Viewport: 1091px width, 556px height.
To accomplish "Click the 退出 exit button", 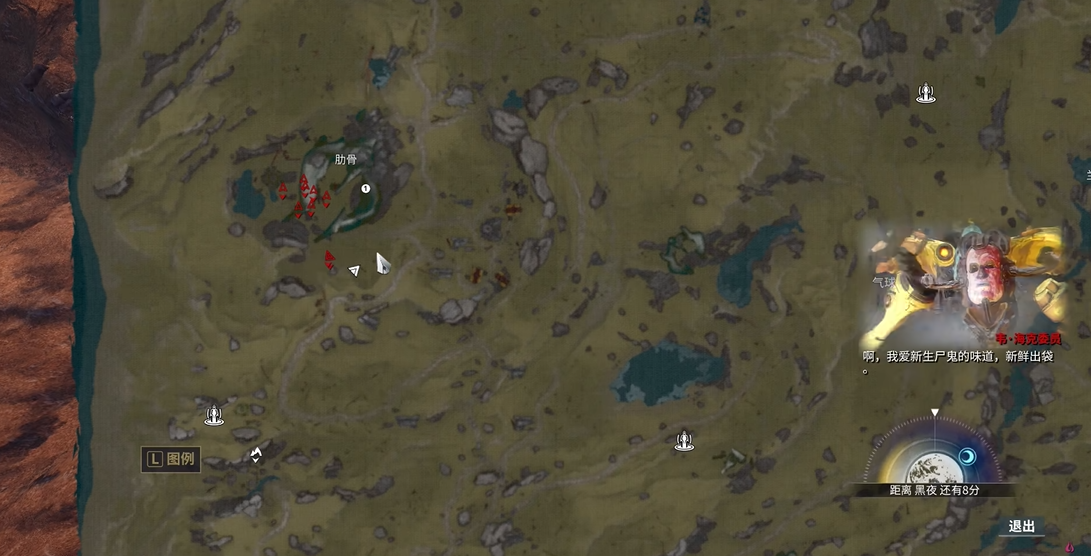I will coord(1021,527).
